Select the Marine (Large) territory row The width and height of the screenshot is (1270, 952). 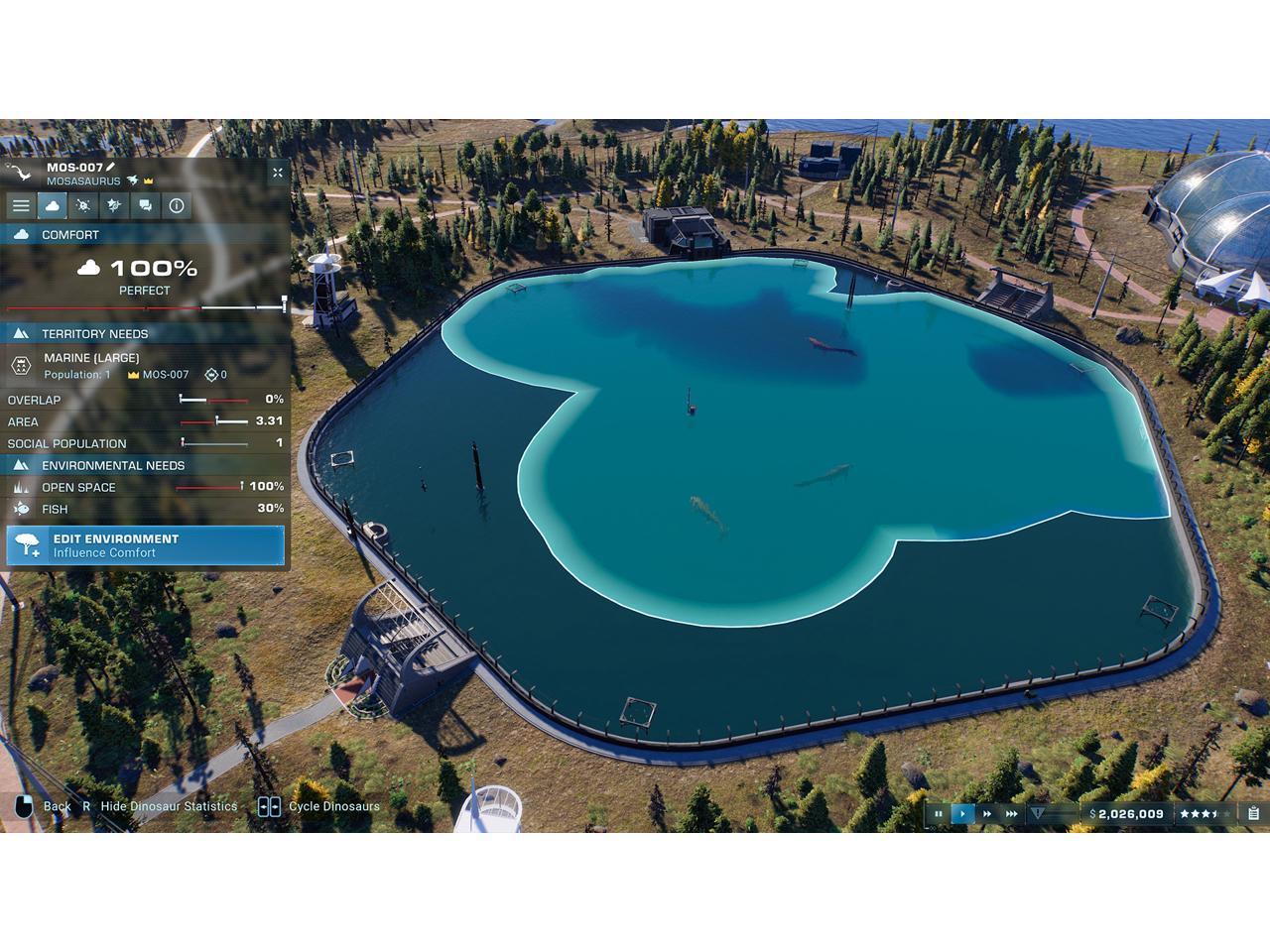[x=146, y=365]
